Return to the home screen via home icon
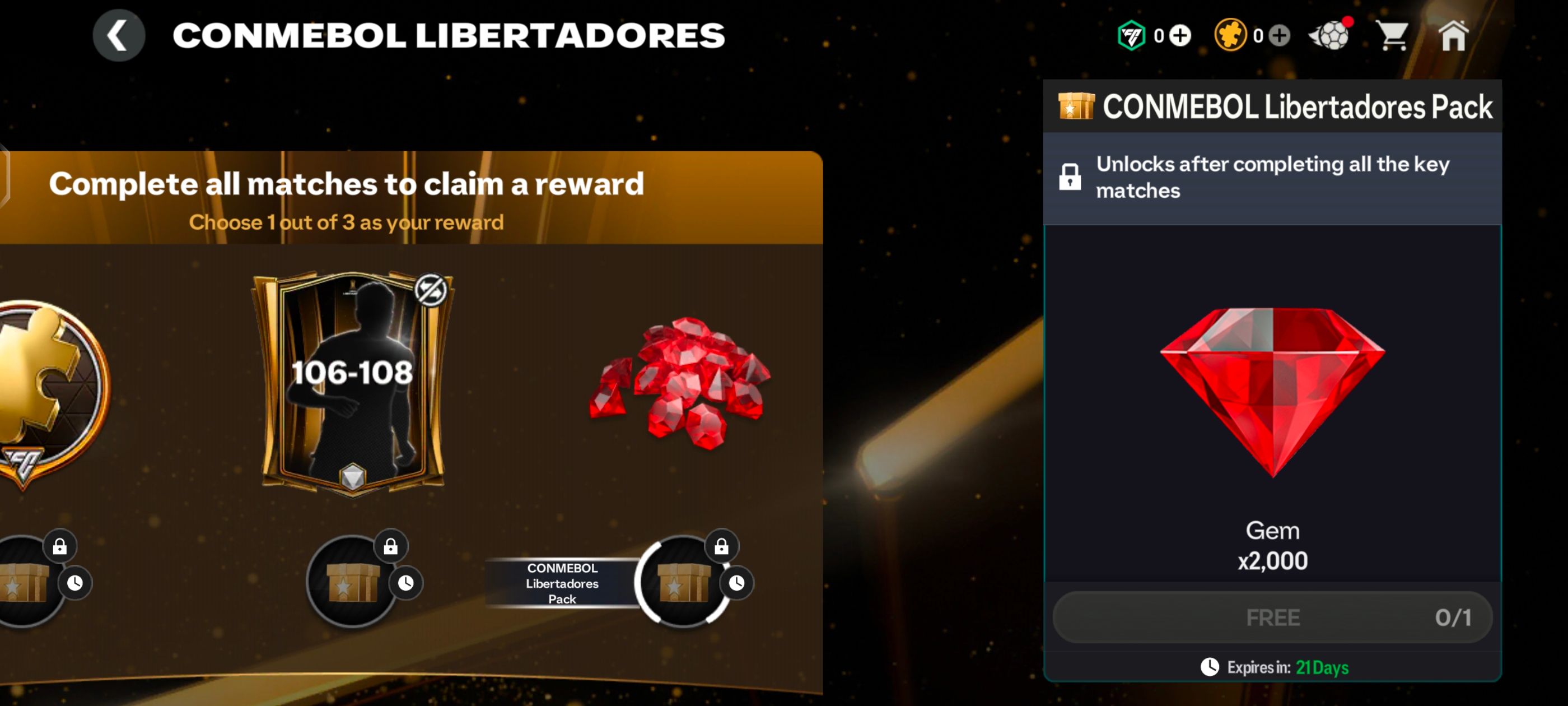 1455,35
